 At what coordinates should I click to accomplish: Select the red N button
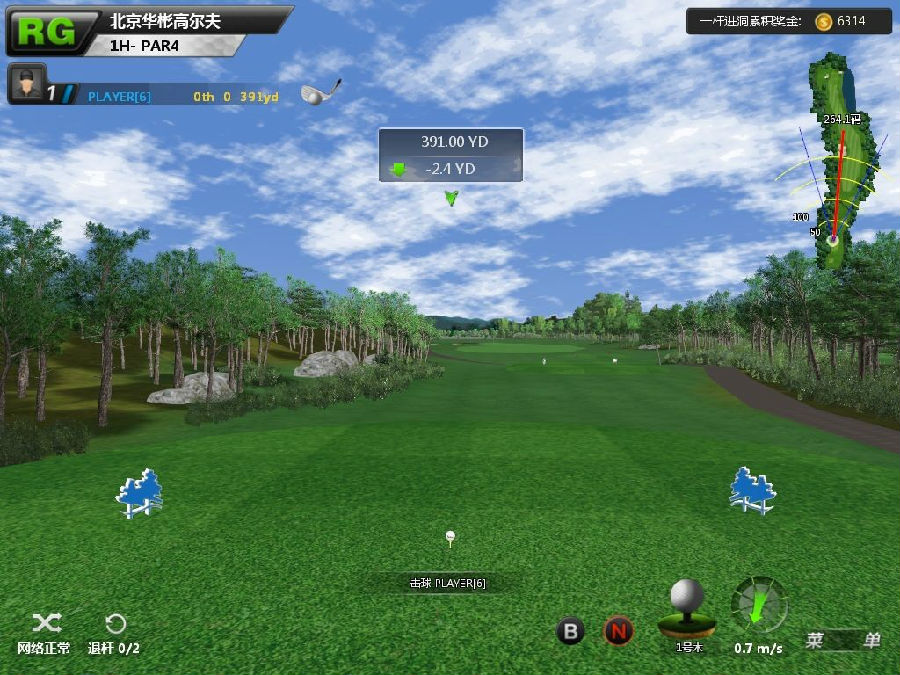619,631
